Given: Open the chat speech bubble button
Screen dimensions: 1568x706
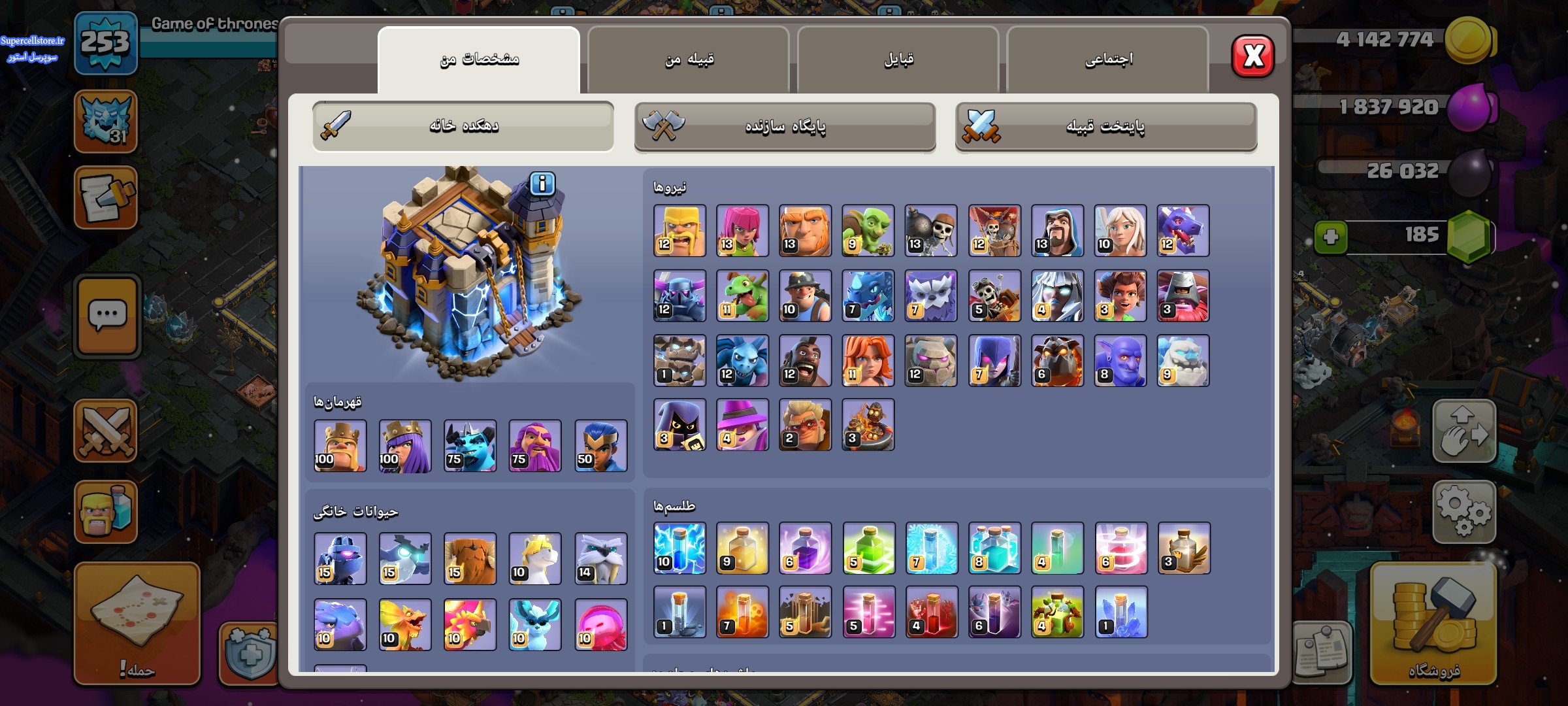Looking at the screenshot, I should [107, 316].
